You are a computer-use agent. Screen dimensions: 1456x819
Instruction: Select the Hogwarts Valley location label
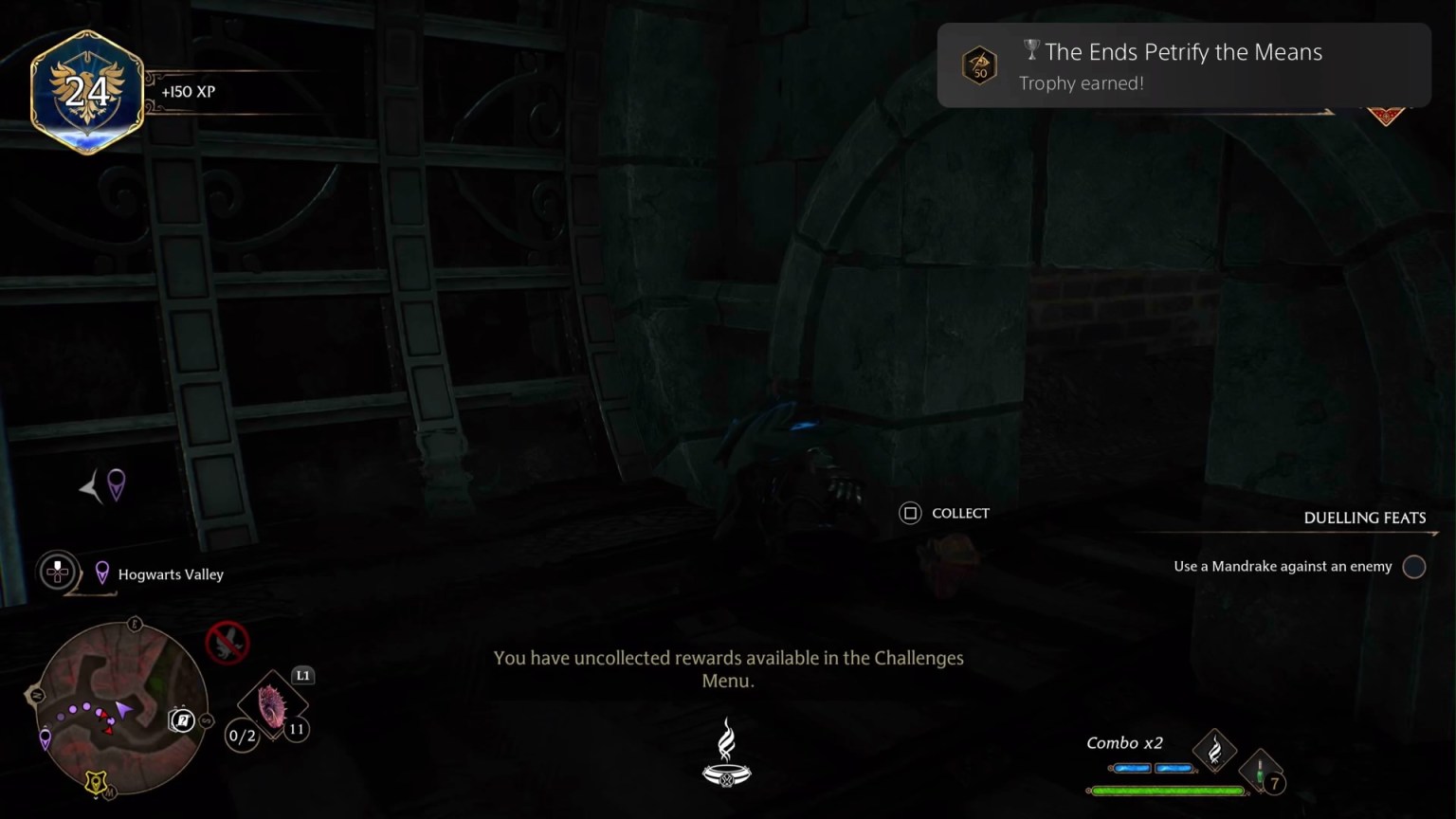click(x=171, y=573)
